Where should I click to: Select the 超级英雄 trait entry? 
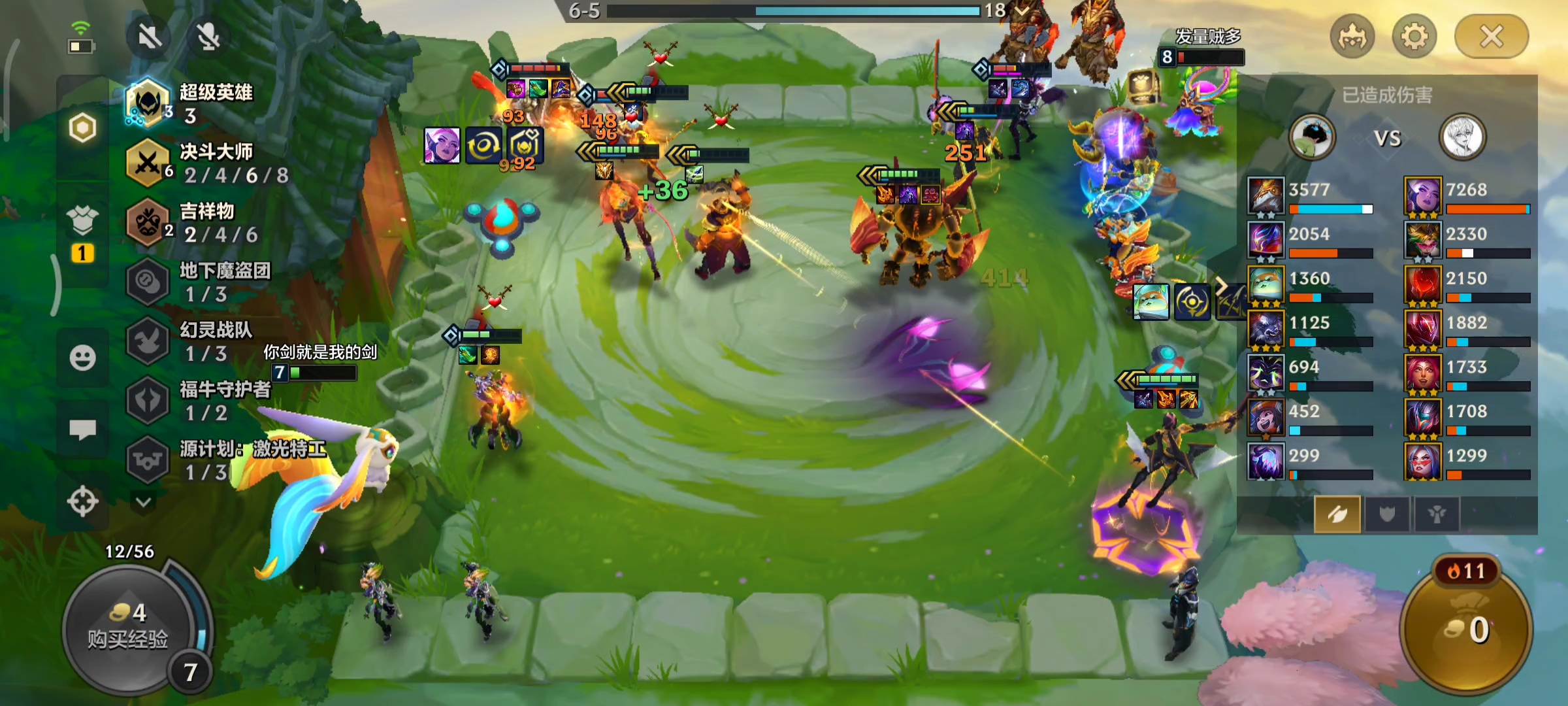tap(196, 103)
